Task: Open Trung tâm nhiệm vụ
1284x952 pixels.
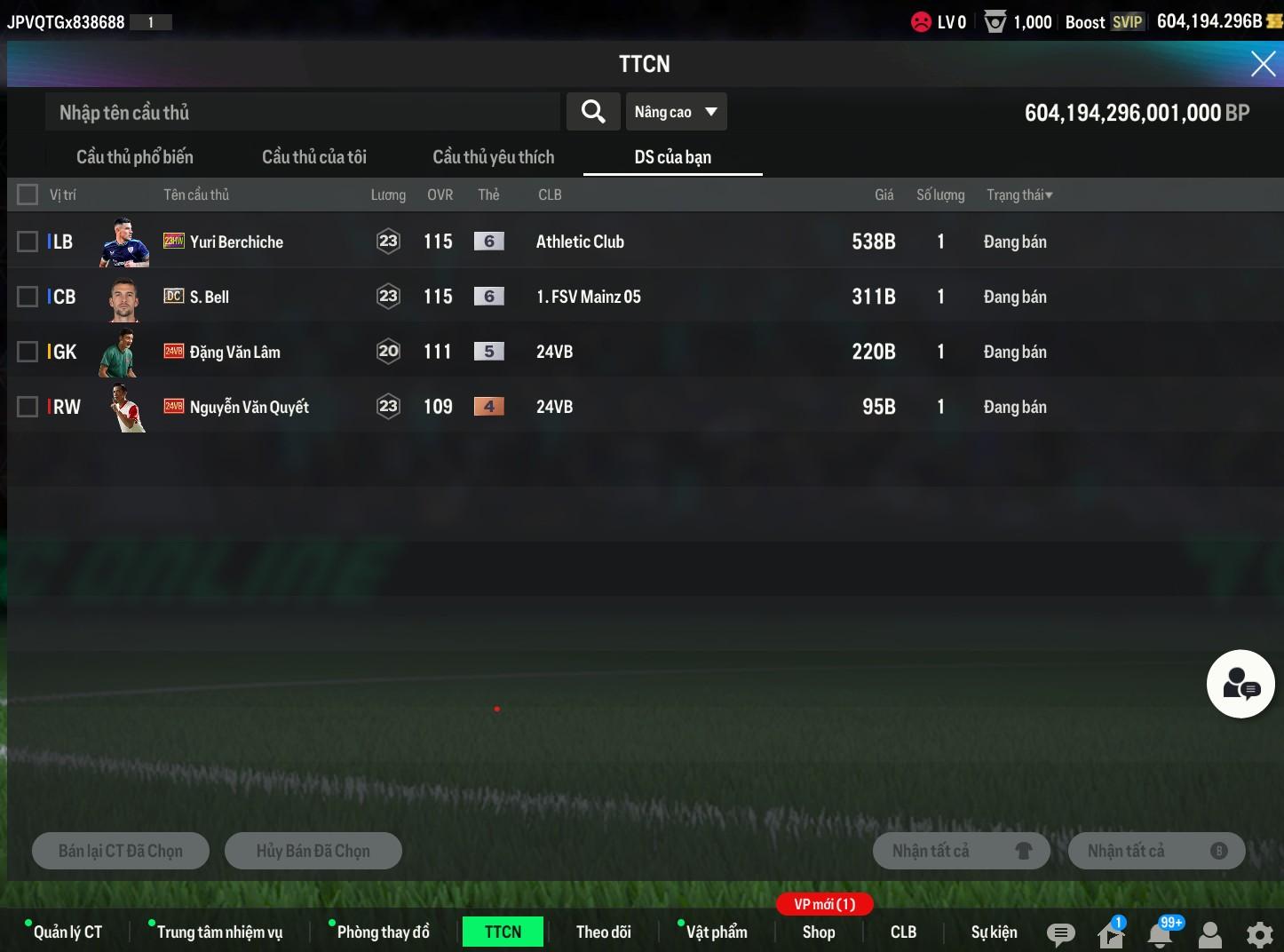Action: (219, 932)
